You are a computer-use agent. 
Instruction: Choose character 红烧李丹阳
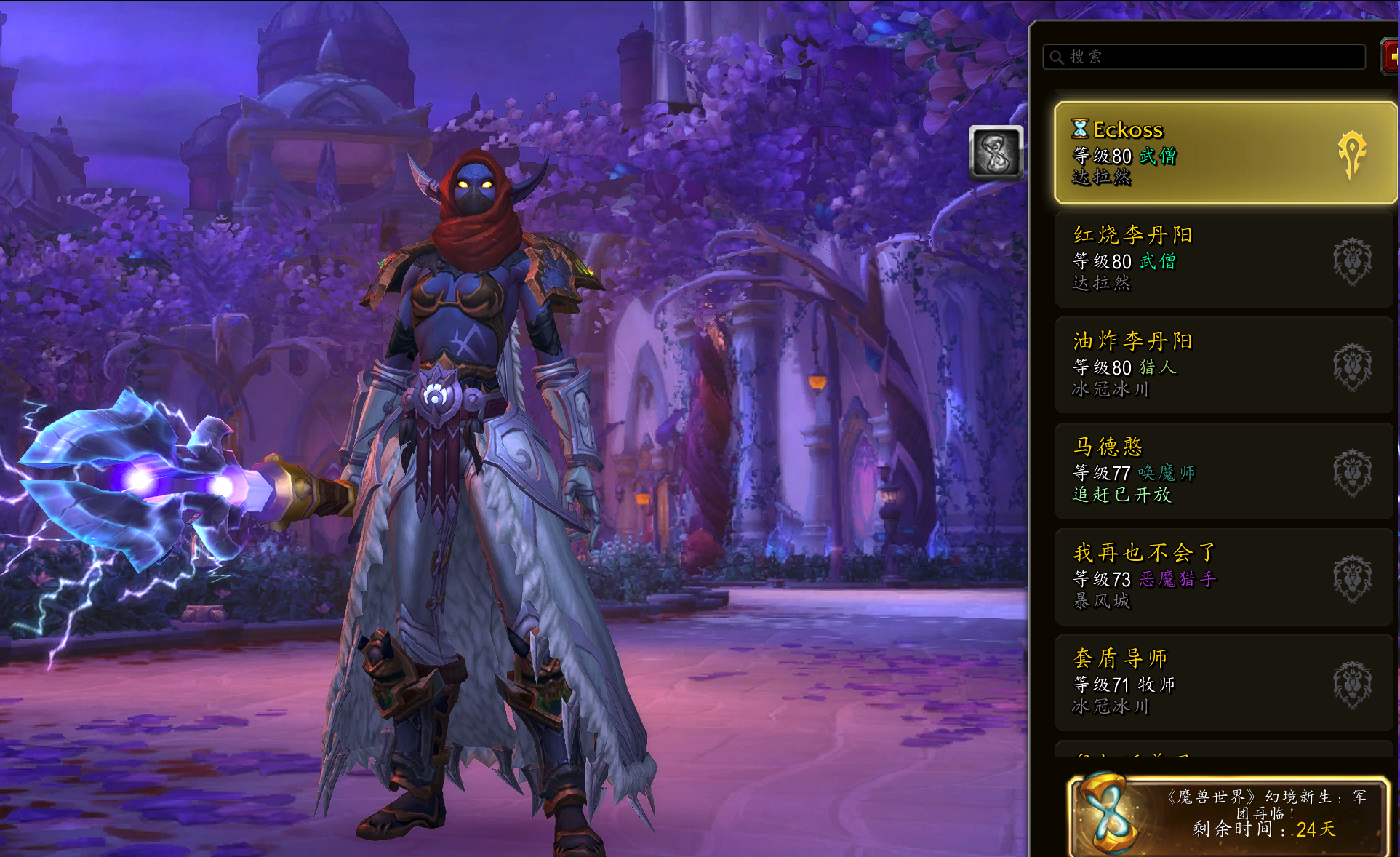tap(1225, 258)
